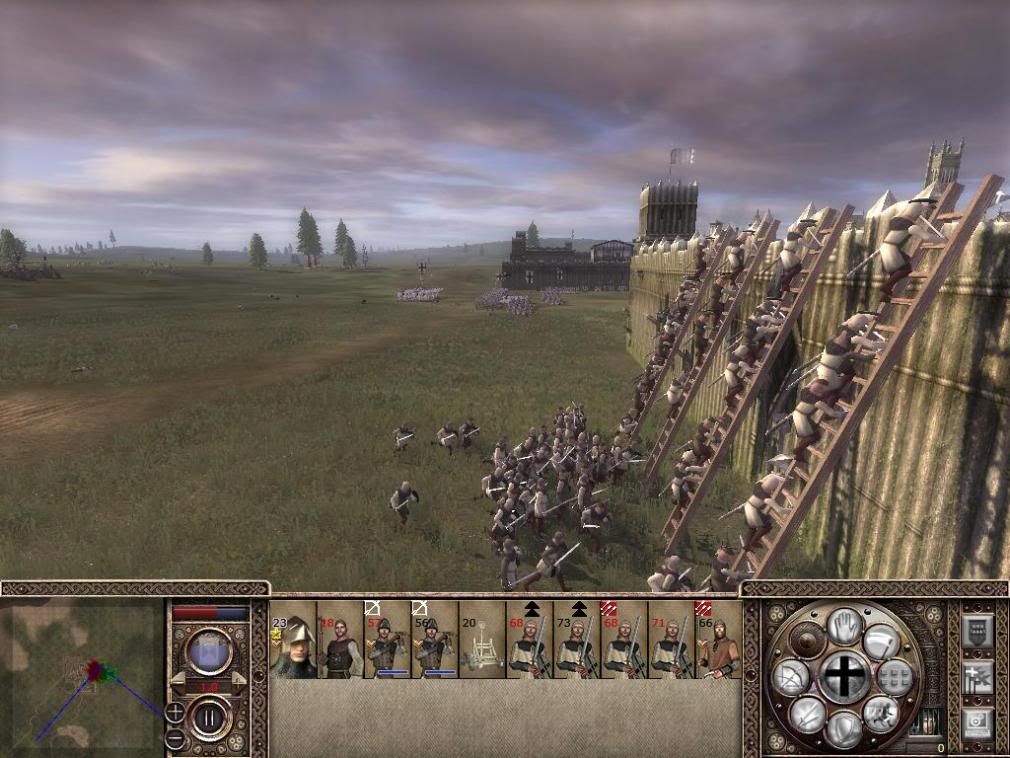Select the general's unit card numbered 23
The image size is (1010, 758).
pyautogui.click(x=293, y=640)
